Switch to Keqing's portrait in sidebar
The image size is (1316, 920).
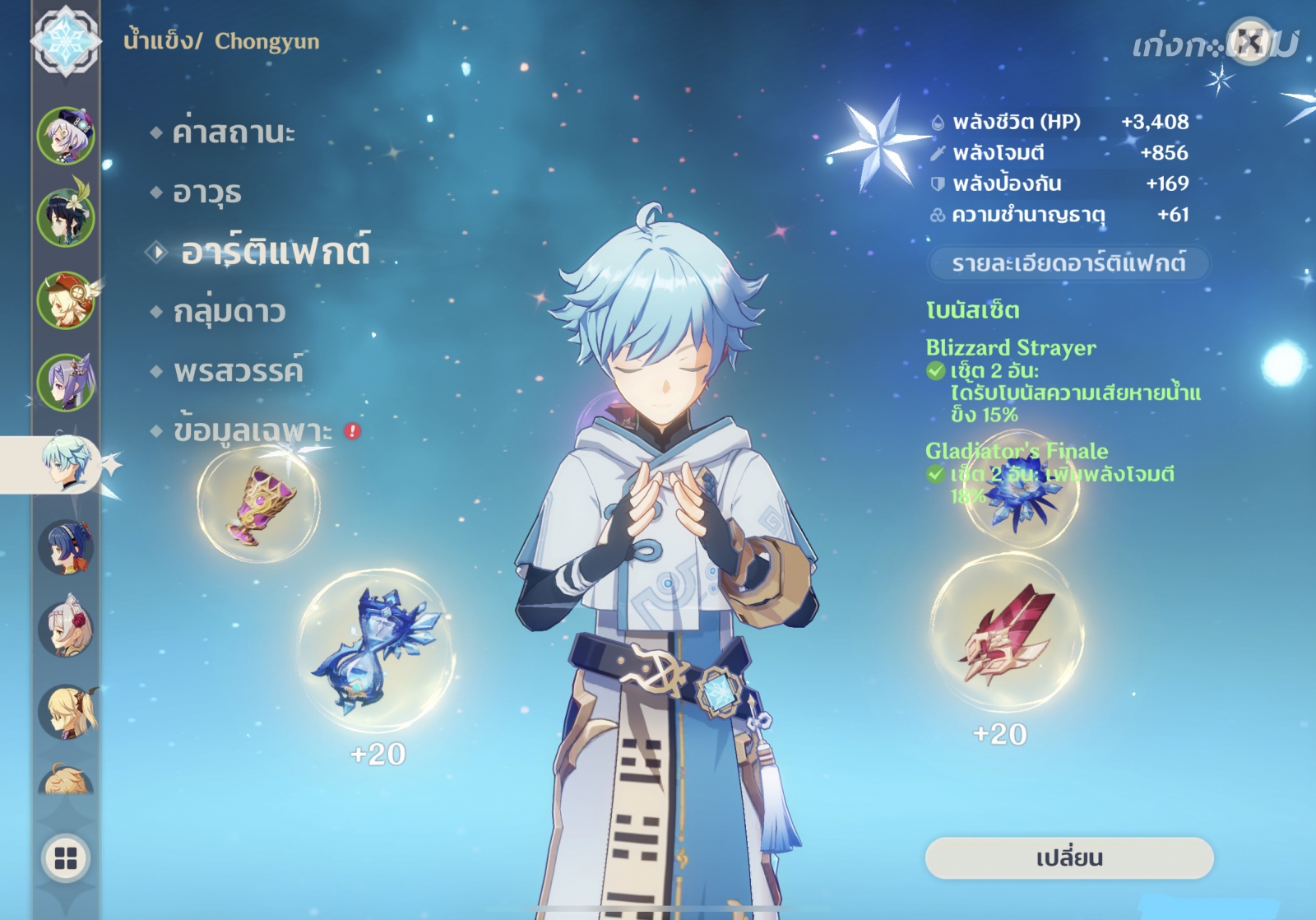click(66, 382)
